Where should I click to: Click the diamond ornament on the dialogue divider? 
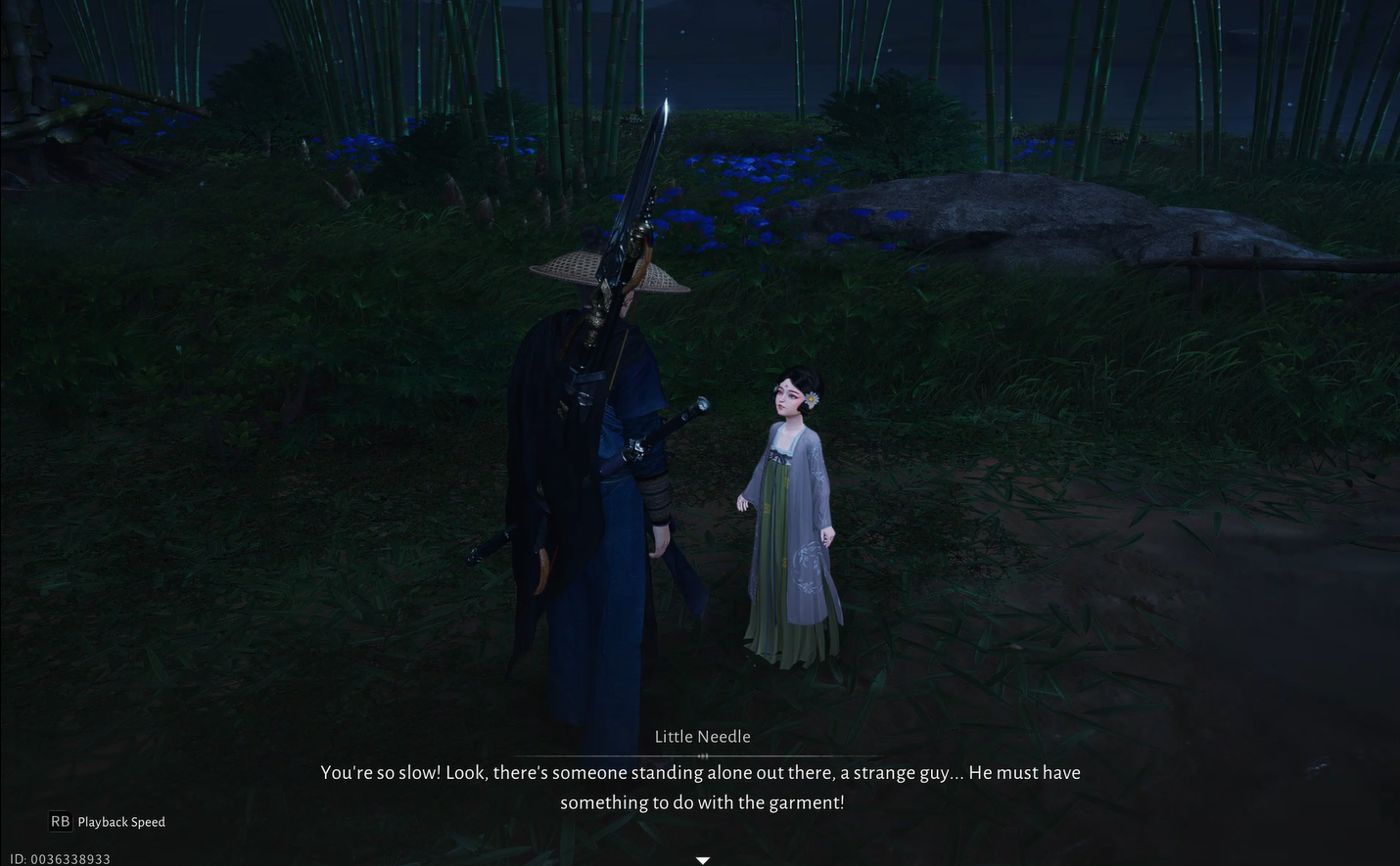[x=702, y=754]
